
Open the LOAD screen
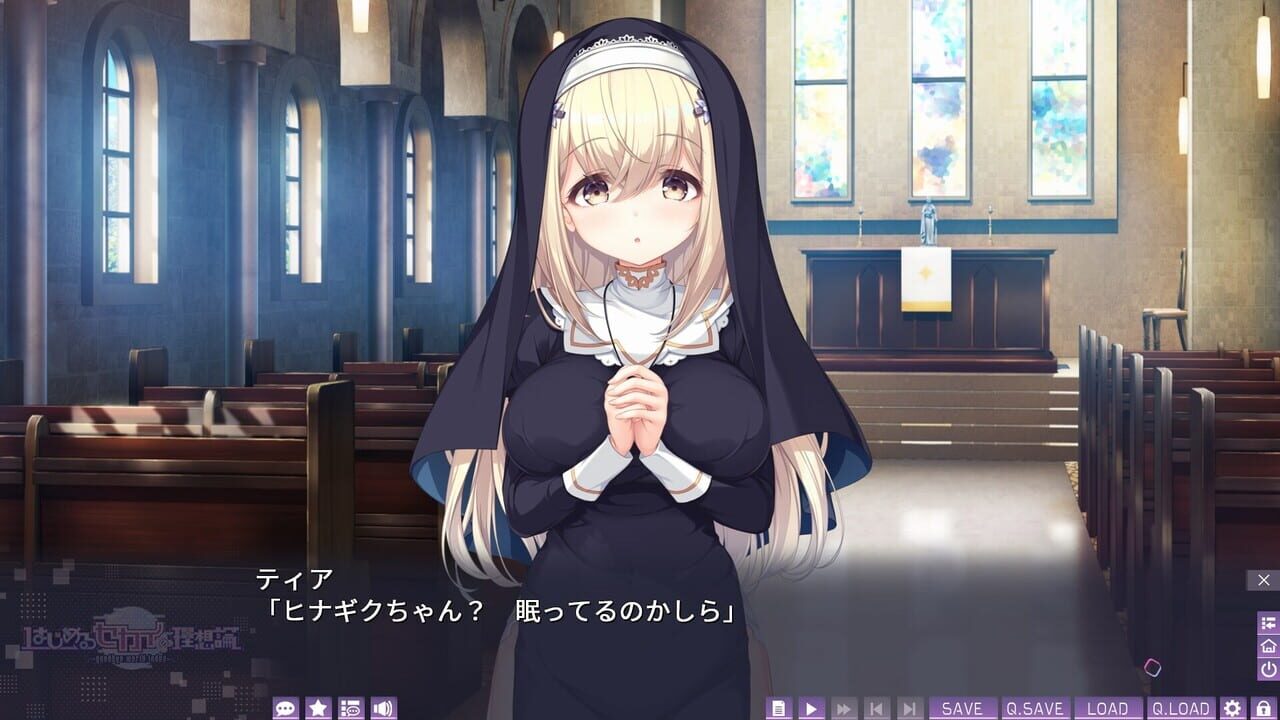[1108, 705]
